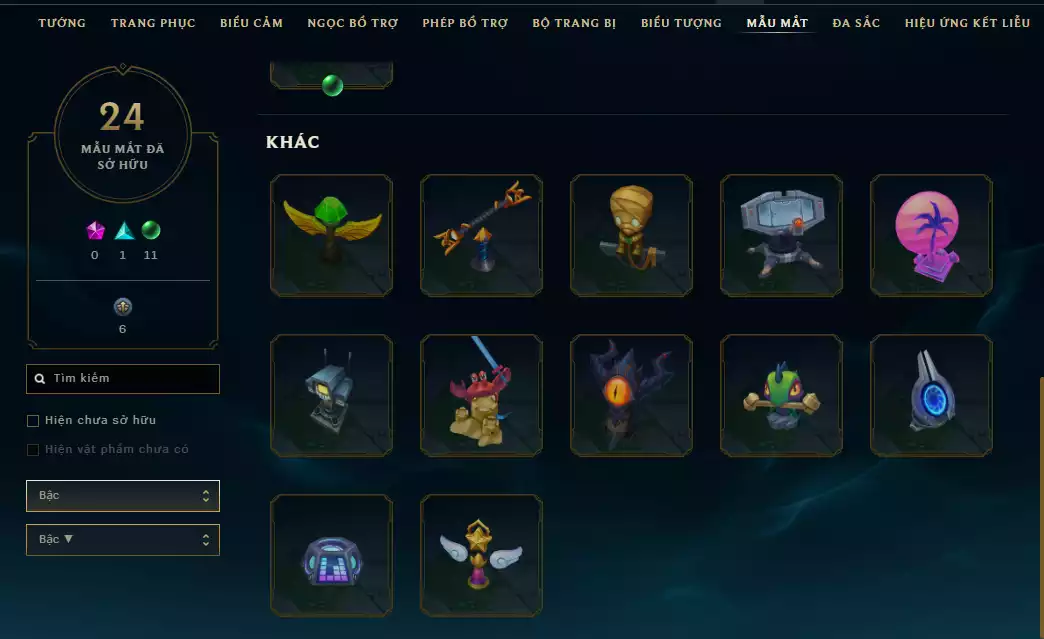View the Hiệu Ứng Kết Liễu tab

point(967,23)
